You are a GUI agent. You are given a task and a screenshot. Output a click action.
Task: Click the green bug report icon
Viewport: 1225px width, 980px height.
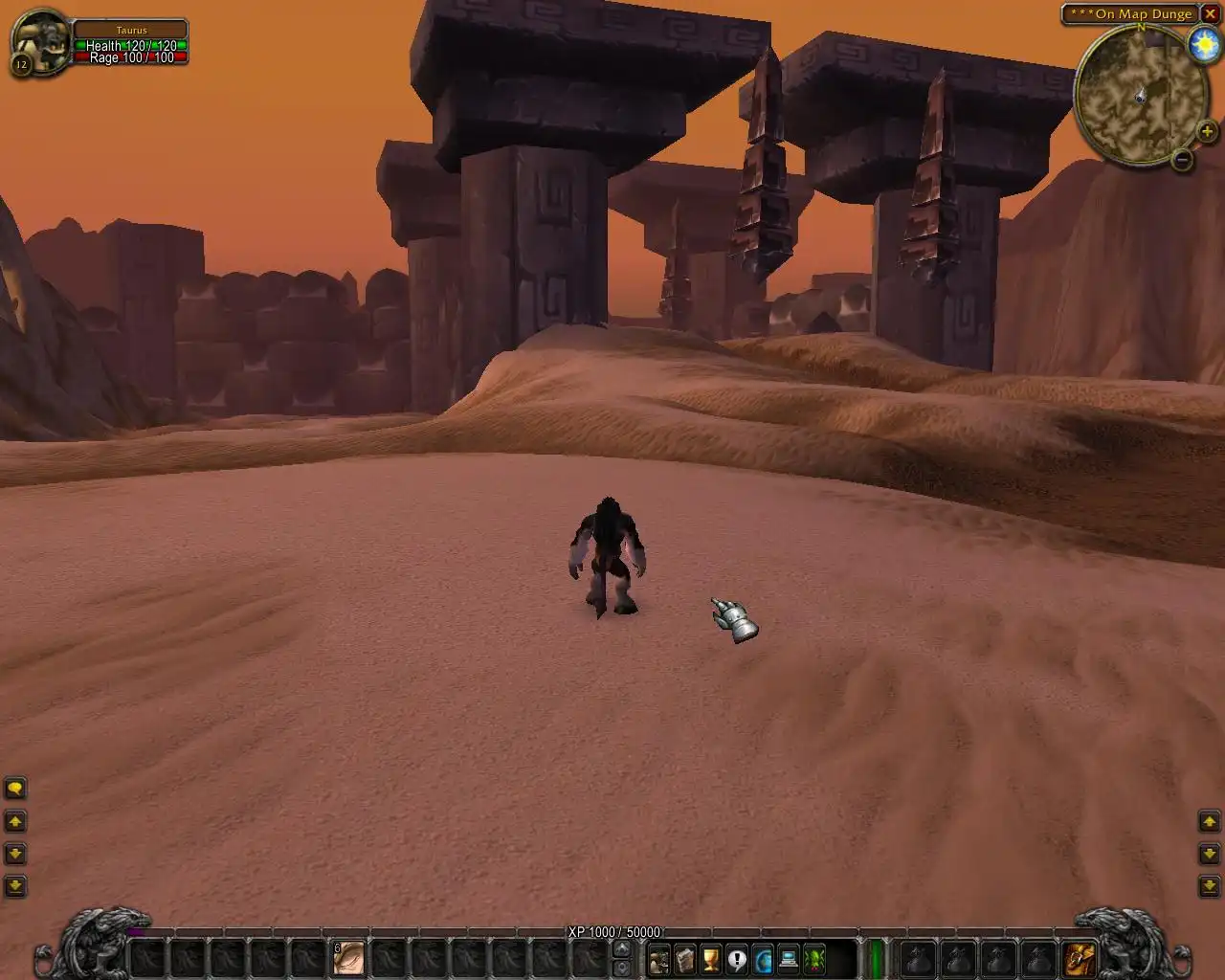pos(814,958)
